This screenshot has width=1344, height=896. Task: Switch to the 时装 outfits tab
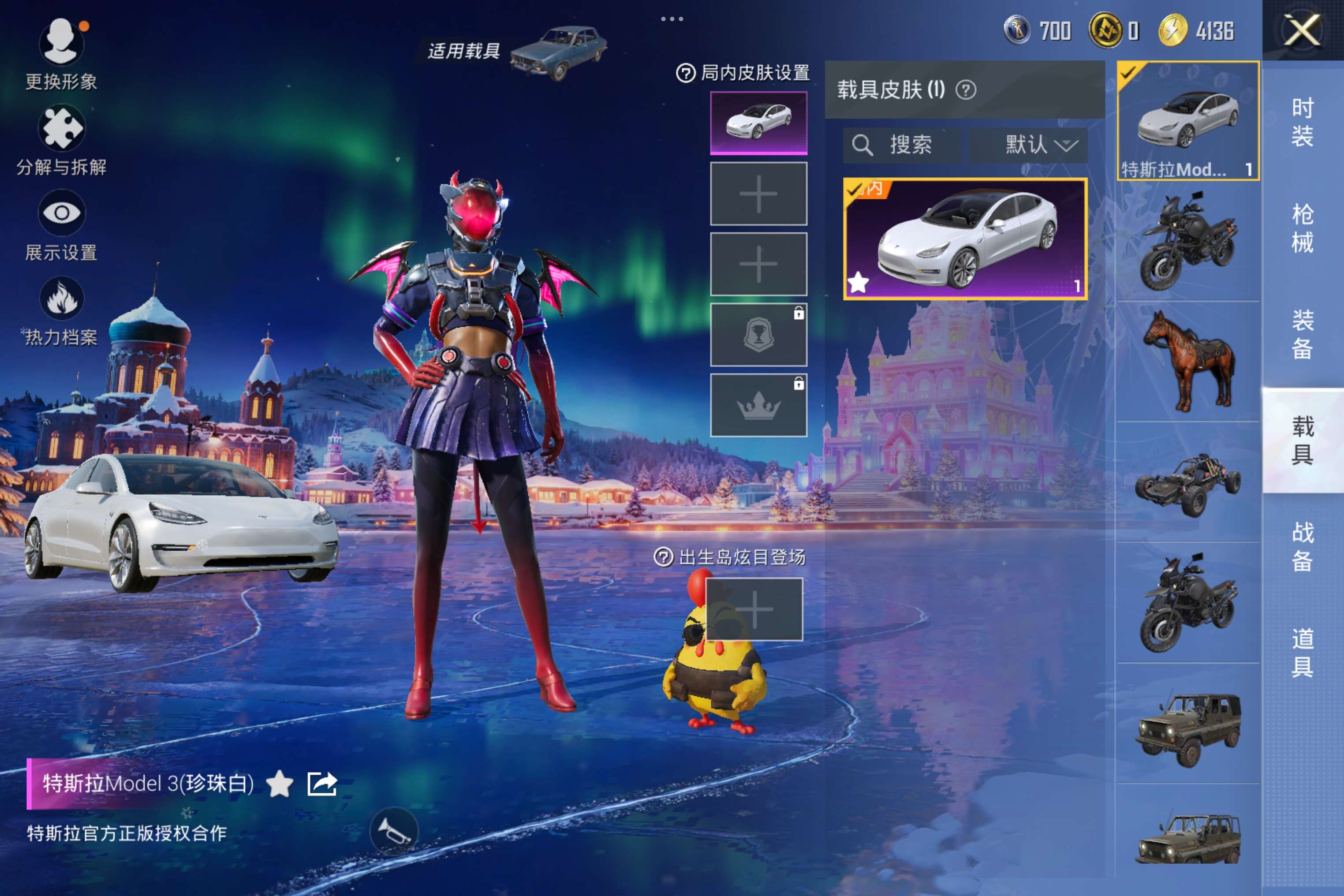(1302, 122)
